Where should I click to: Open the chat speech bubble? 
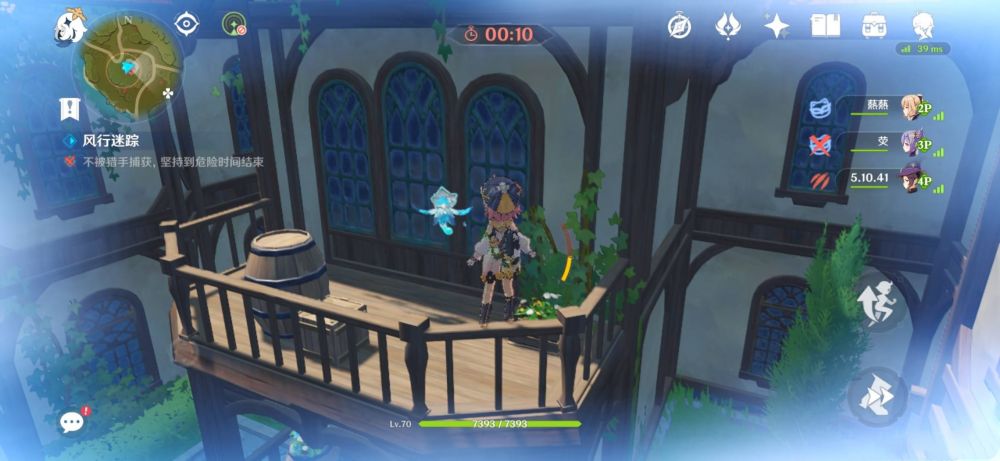72,421
